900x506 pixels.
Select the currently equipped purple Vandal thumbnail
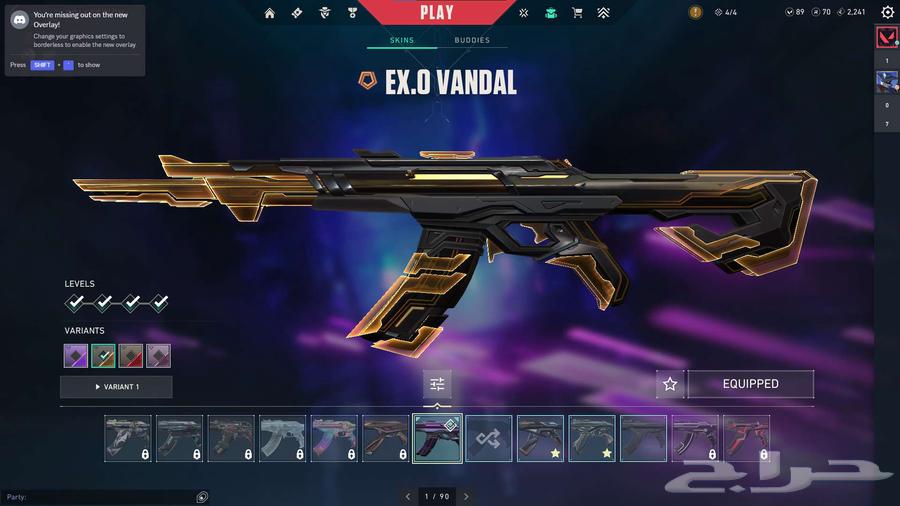[437, 438]
